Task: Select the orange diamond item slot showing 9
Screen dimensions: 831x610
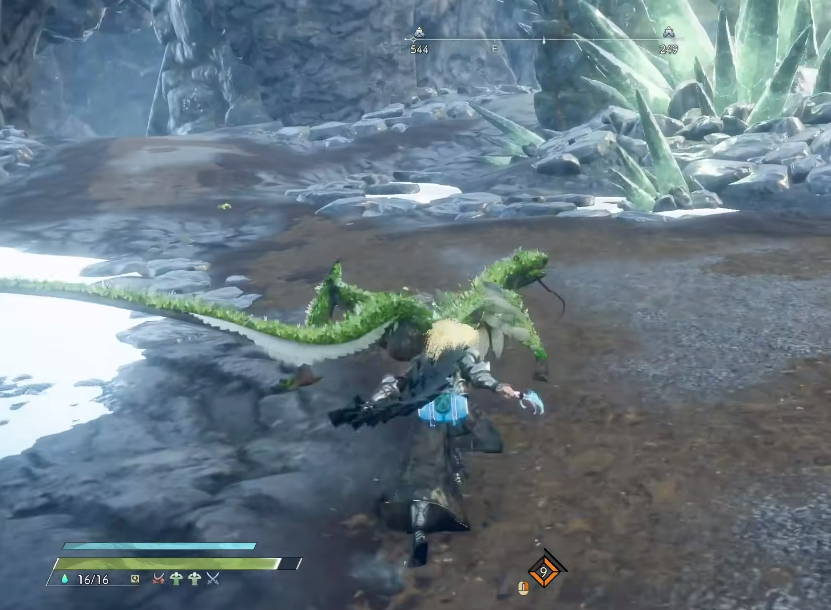Action: click(x=545, y=571)
